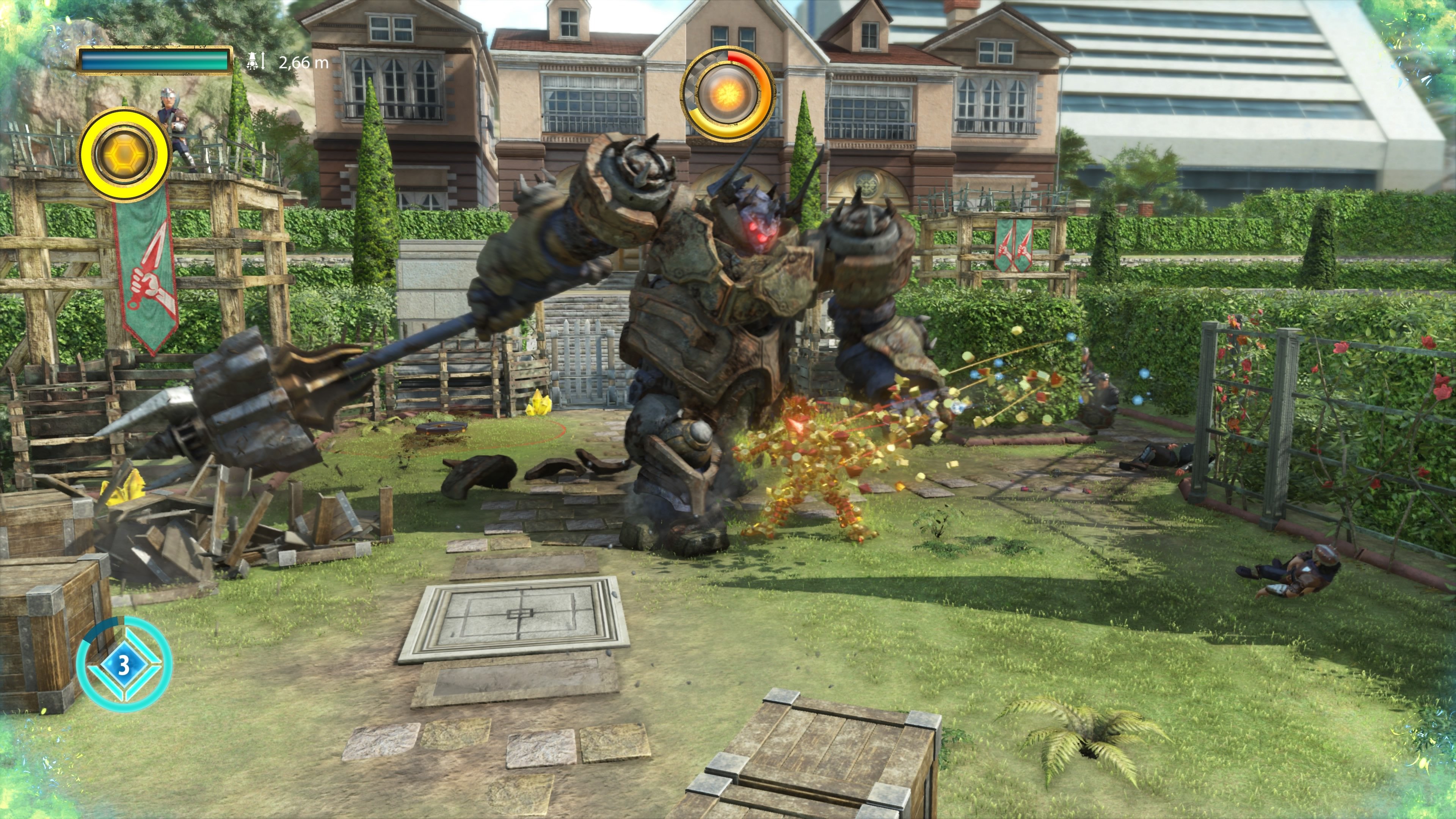This screenshot has height=819, width=1456.
Task: Click the yellow crystal cluster near the gate
Action: tap(539, 406)
